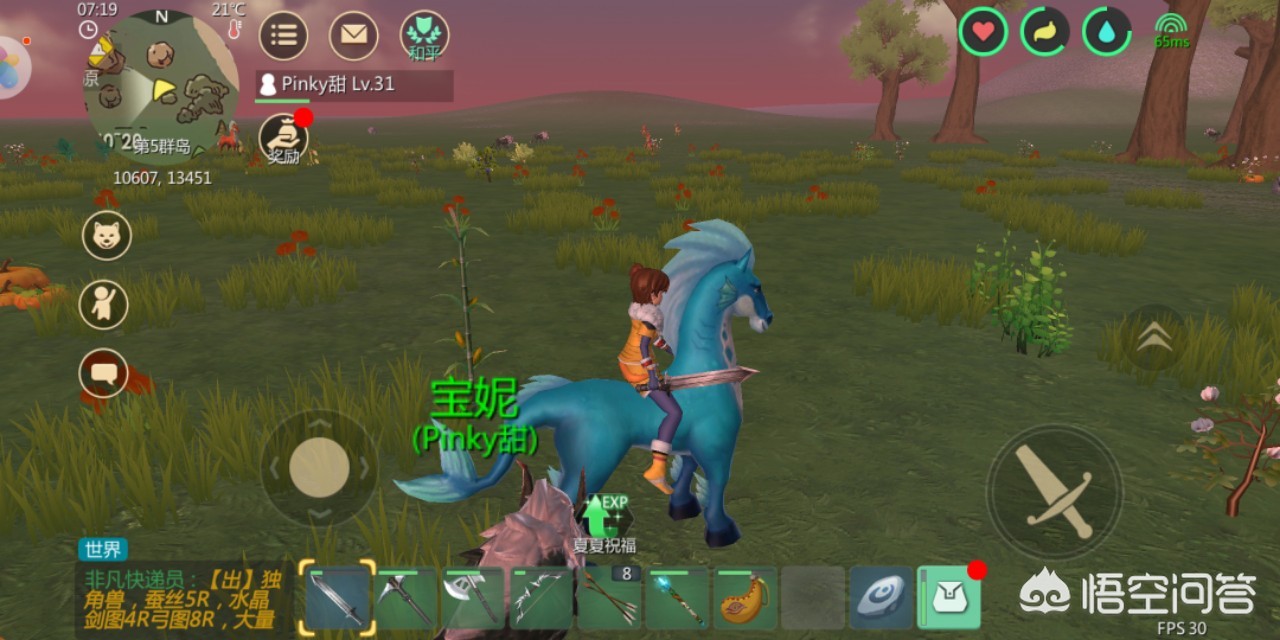Open the chat speech bubble button
Image resolution: width=1280 pixels, height=640 pixels.
[103, 373]
